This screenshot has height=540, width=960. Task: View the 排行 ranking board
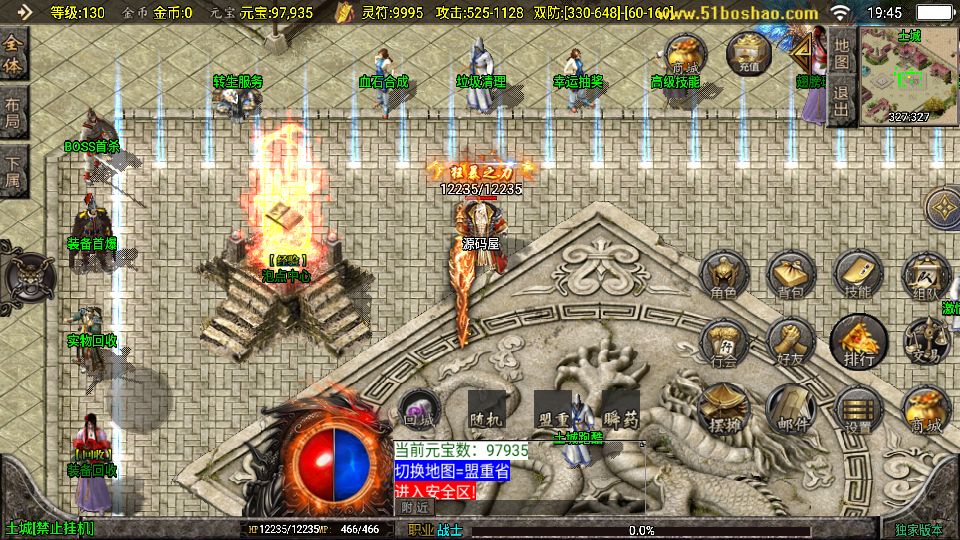pos(858,343)
